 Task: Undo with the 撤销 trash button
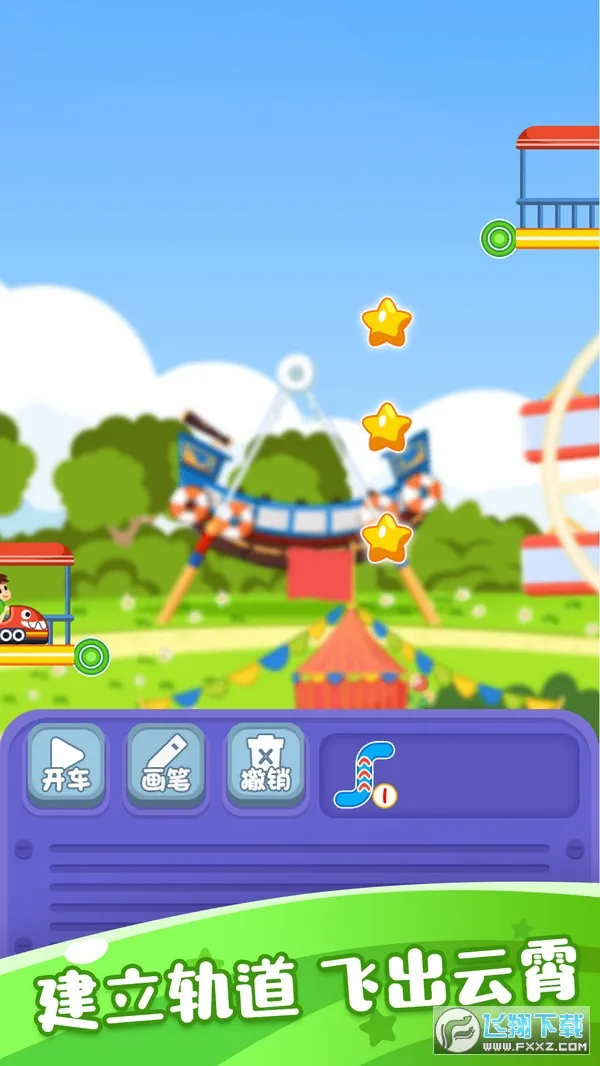pyautogui.click(x=265, y=764)
